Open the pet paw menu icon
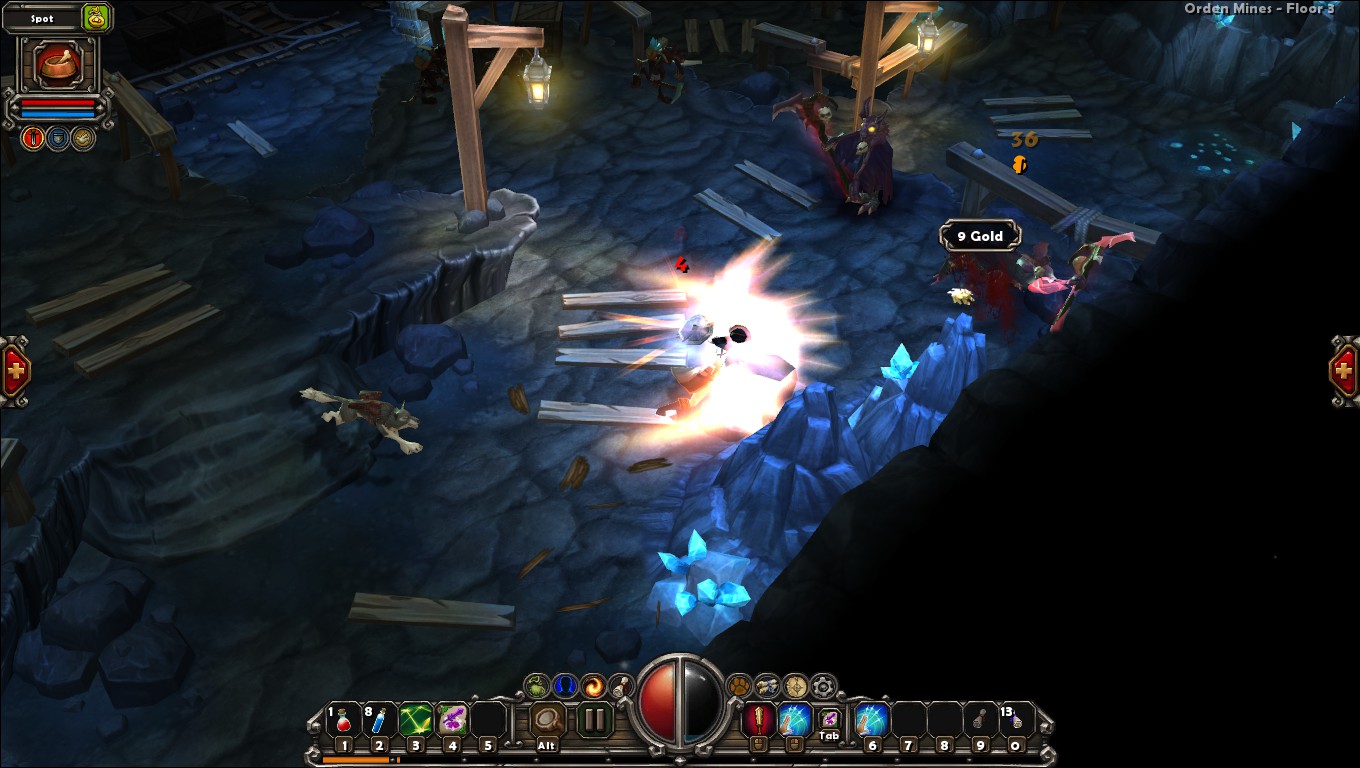 point(740,686)
